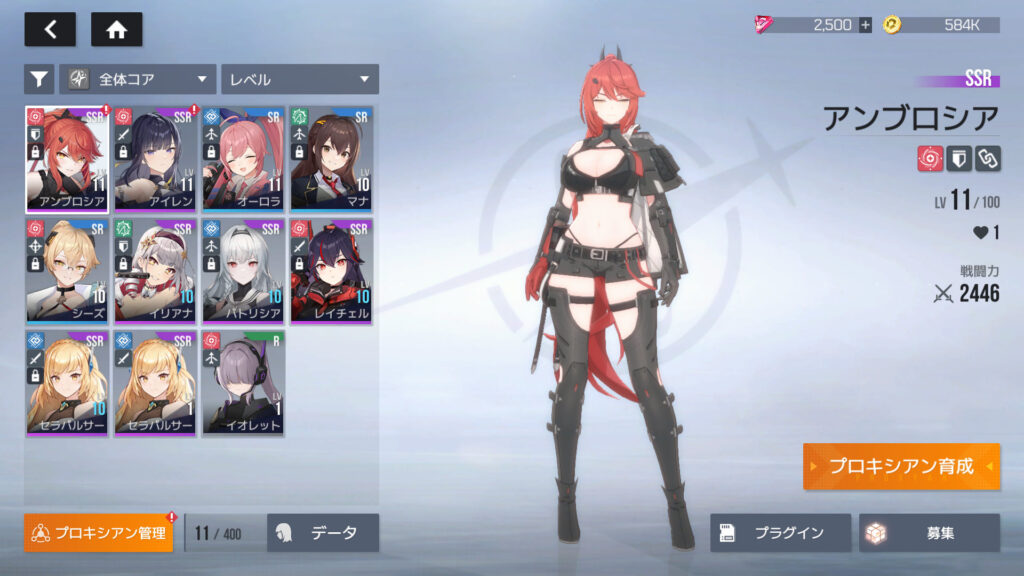Open the データ panel
Screen dimensions: 1024x576
pyautogui.click(x=323, y=533)
